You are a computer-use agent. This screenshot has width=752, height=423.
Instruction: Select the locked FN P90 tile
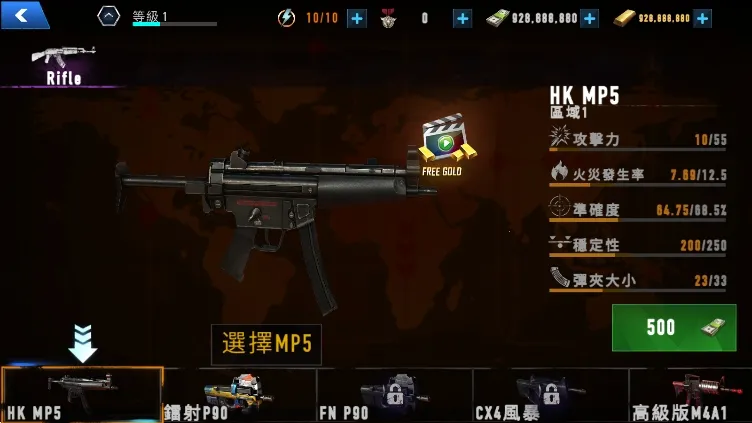click(x=395, y=395)
